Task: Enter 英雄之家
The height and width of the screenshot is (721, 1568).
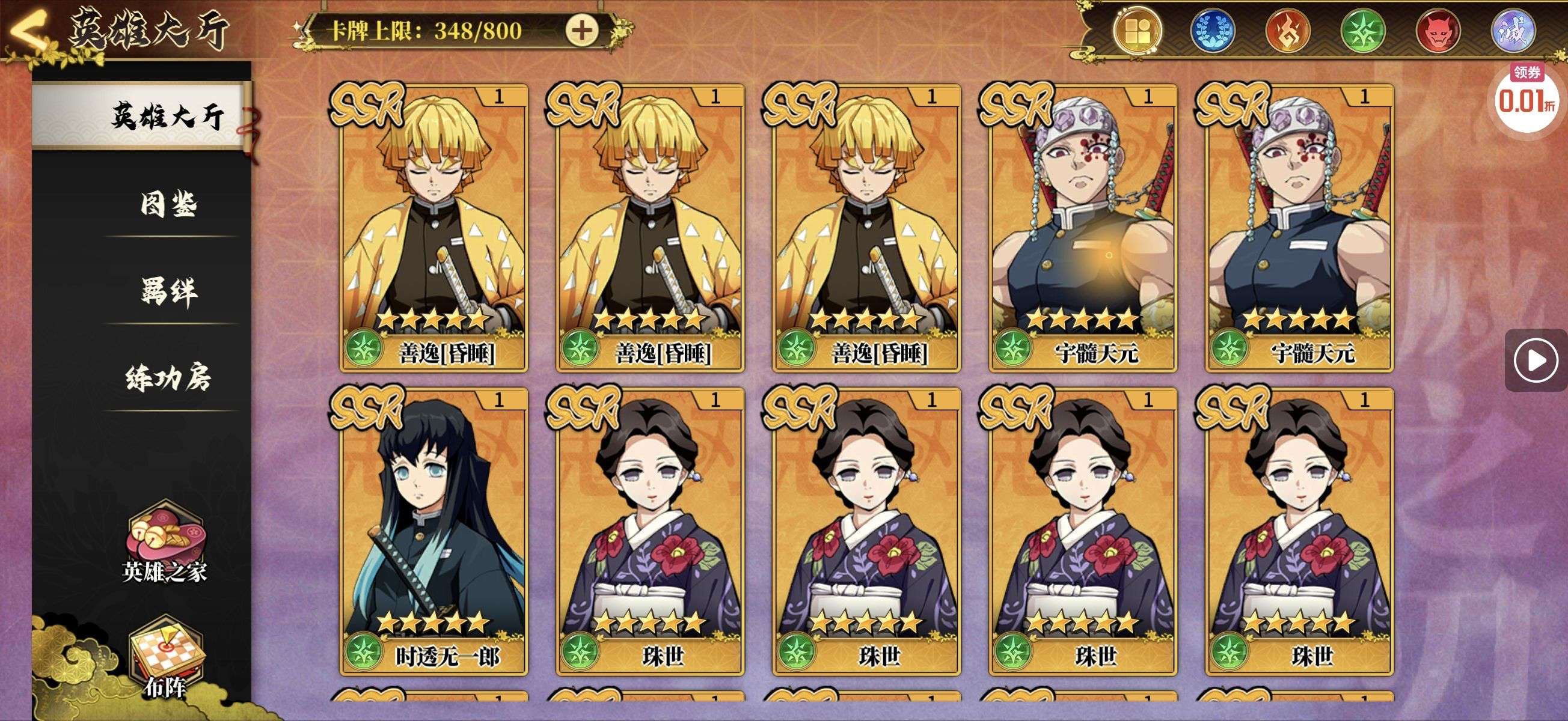Action: tap(165, 541)
